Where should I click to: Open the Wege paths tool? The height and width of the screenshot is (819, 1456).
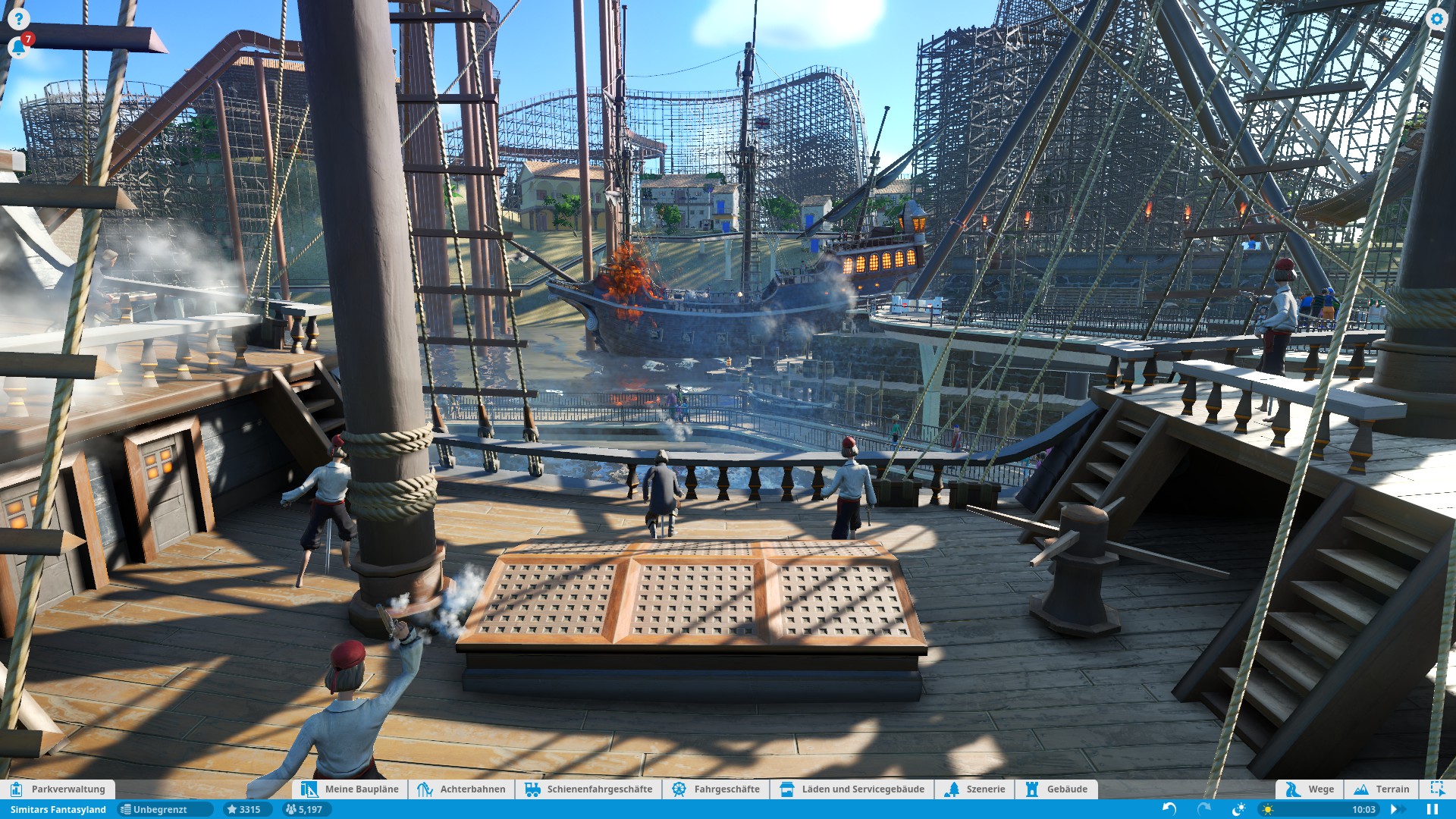[1310, 789]
